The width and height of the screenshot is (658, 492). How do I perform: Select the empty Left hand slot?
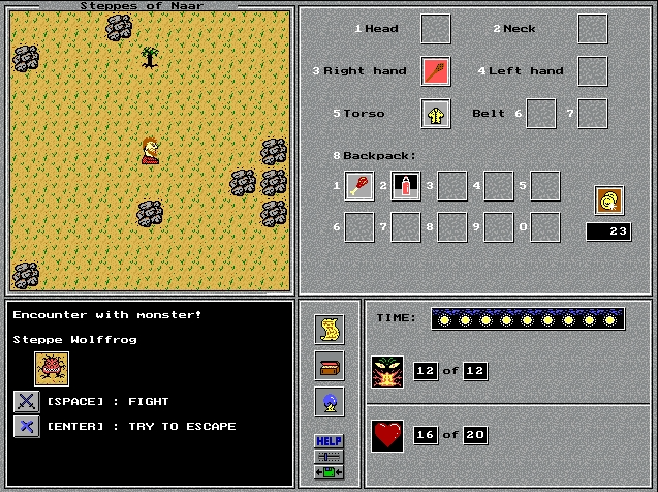tap(592, 71)
